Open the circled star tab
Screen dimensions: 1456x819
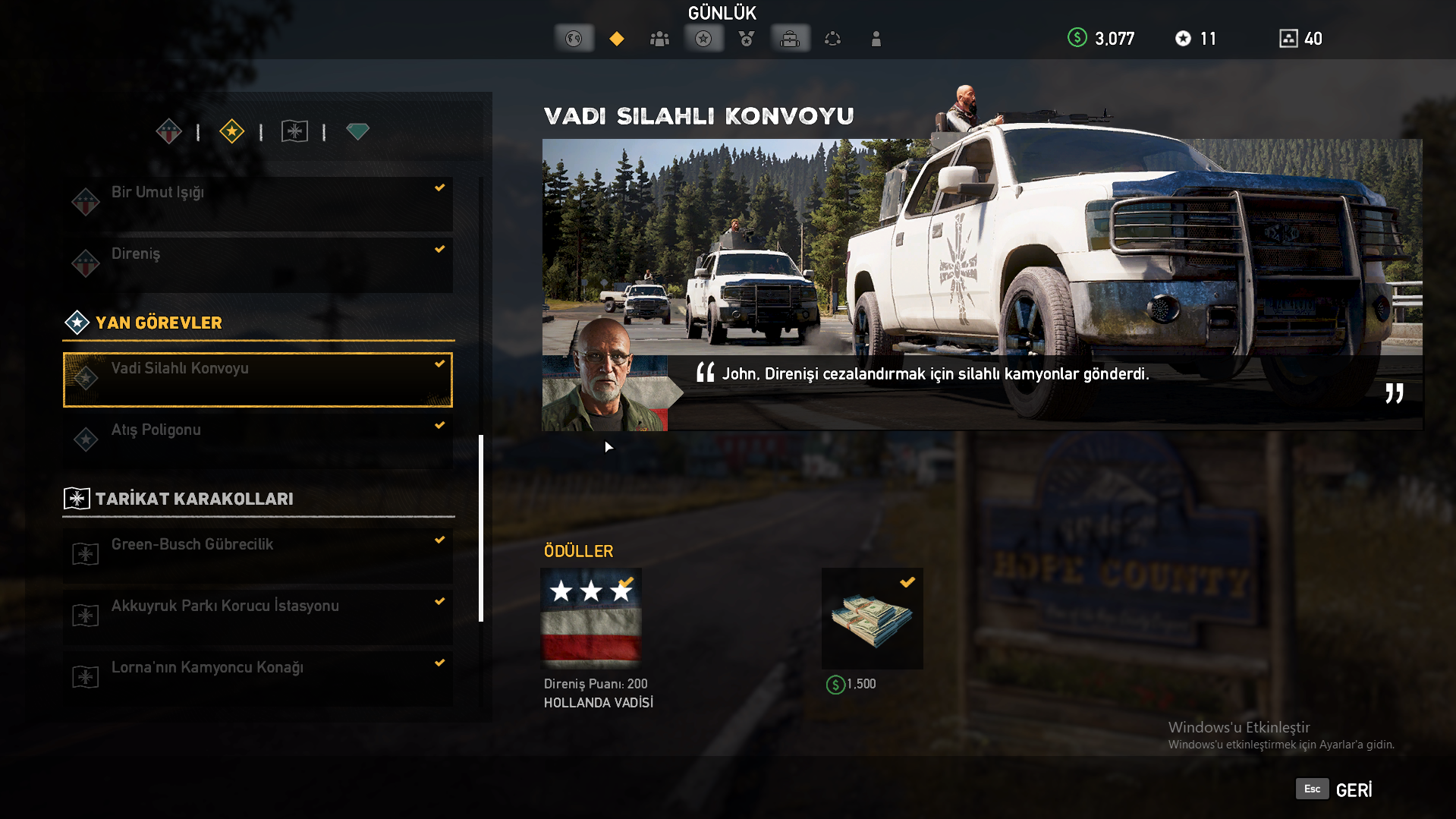coord(703,39)
